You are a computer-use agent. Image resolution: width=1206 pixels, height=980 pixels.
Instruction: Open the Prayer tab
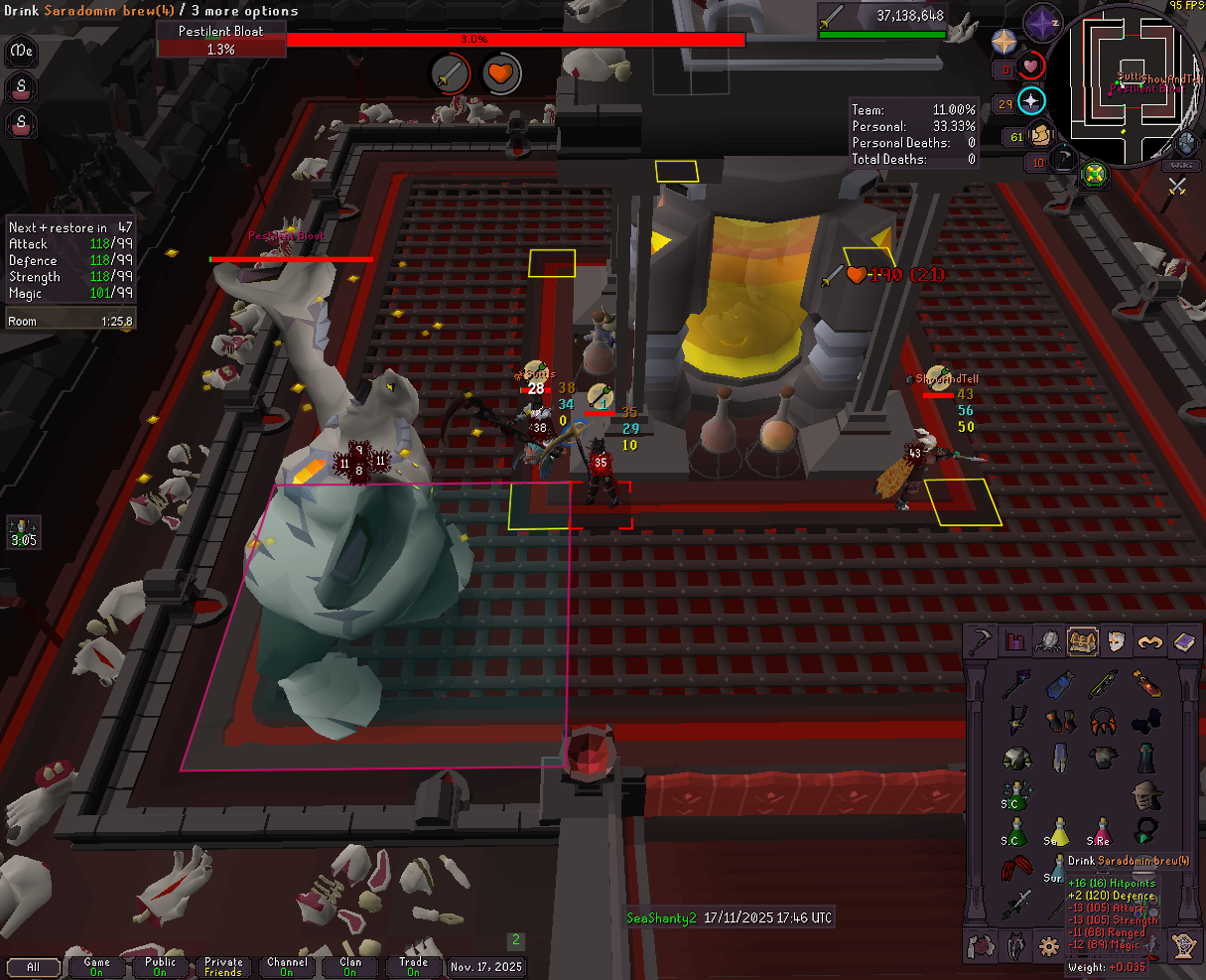pos(1149,641)
